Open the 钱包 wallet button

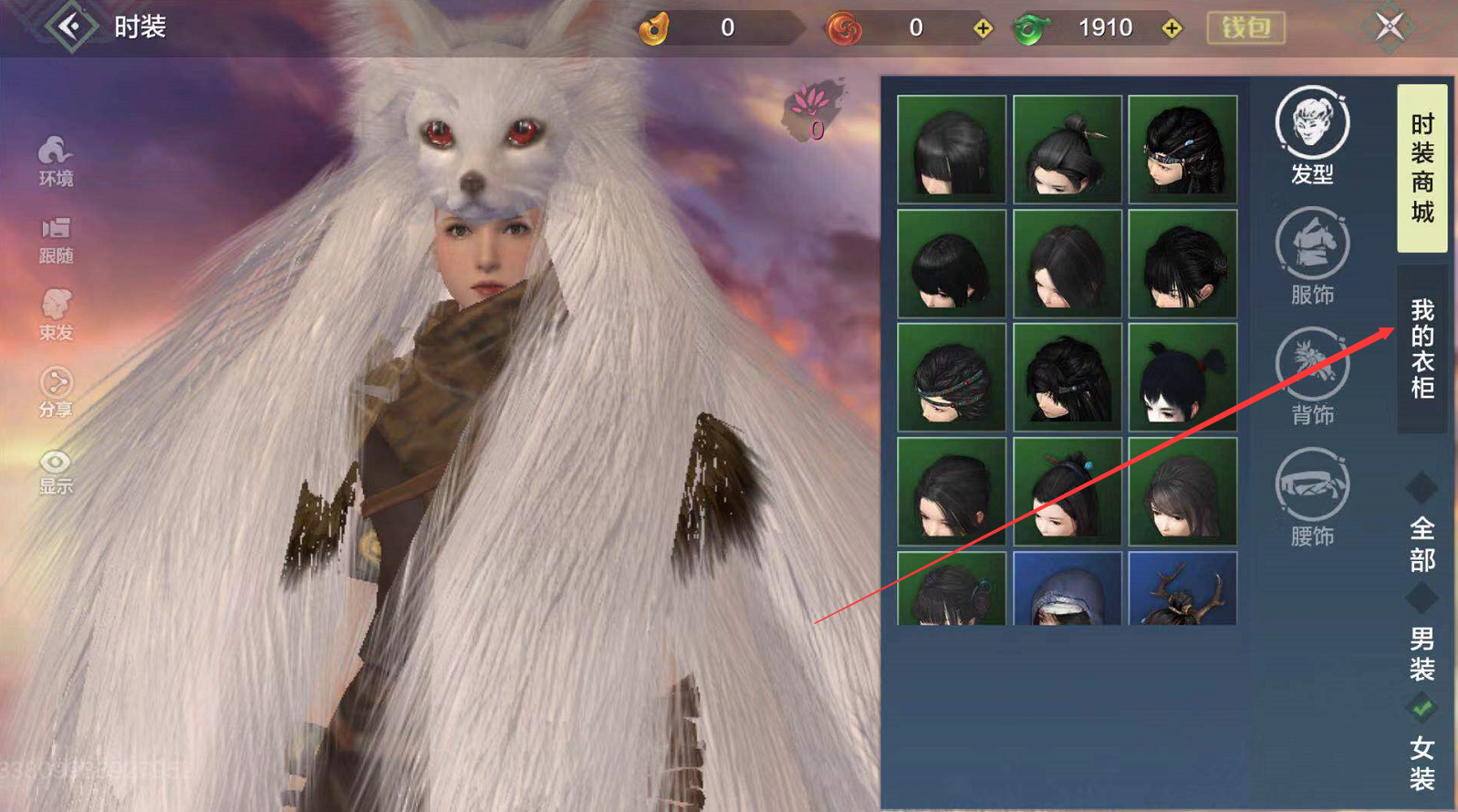pyautogui.click(x=1245, y=28)
